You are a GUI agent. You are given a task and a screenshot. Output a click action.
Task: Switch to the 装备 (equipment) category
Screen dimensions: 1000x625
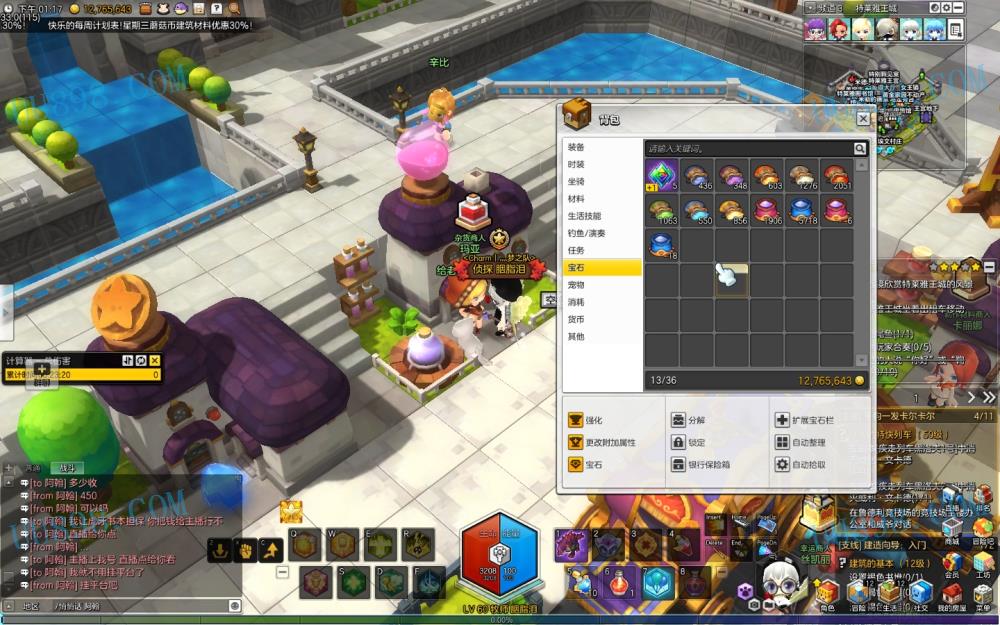576,147
